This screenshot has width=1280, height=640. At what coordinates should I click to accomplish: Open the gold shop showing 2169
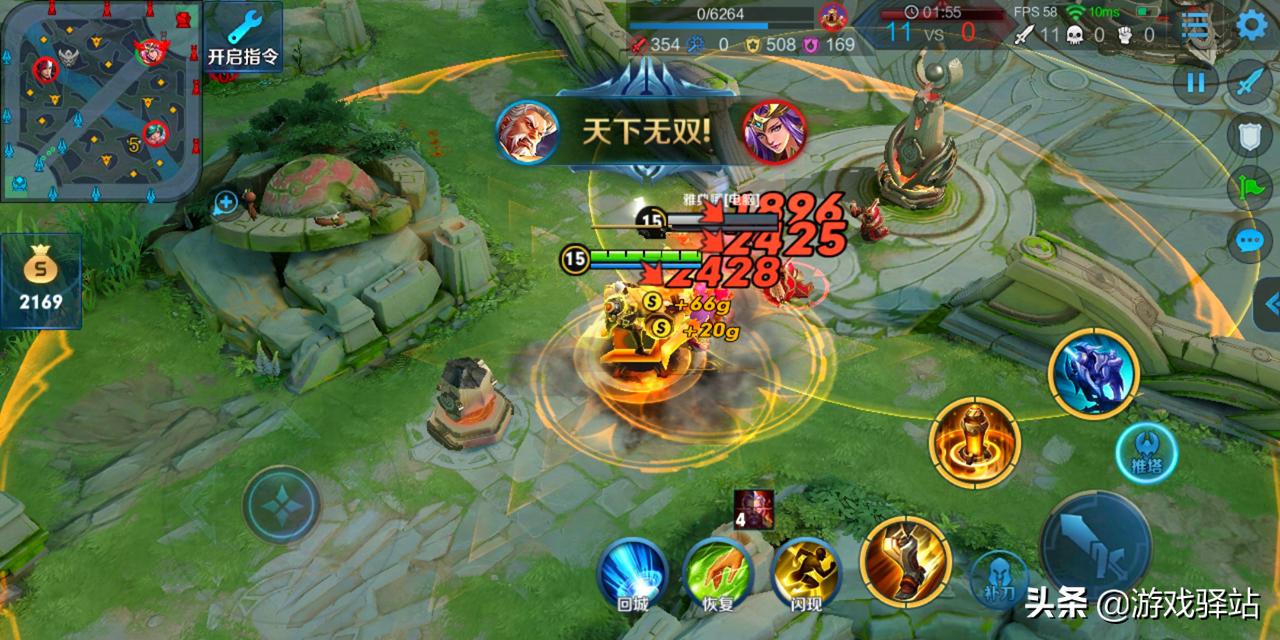pos(41,281)
